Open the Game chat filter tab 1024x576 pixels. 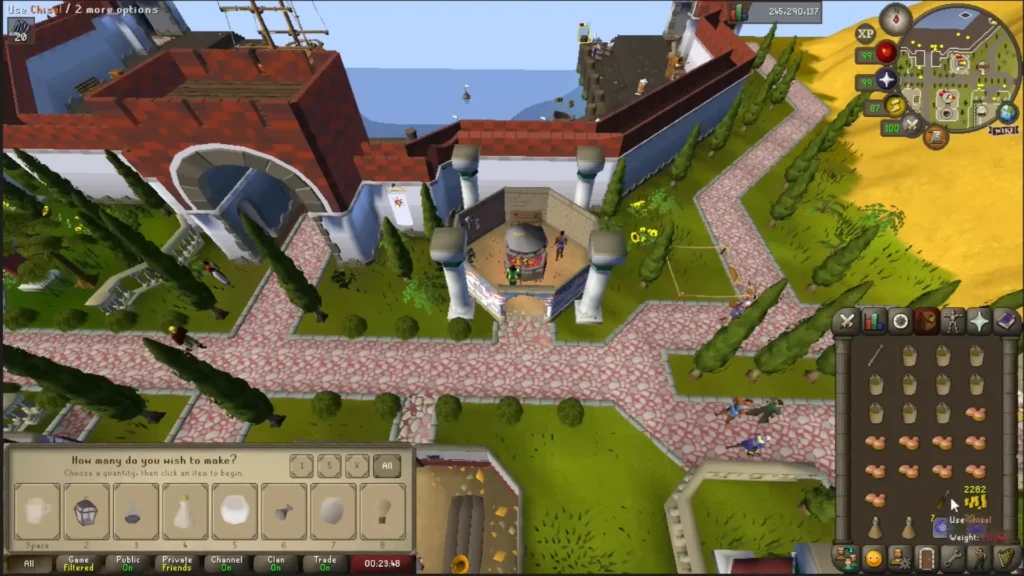click(x=80, y=564)
